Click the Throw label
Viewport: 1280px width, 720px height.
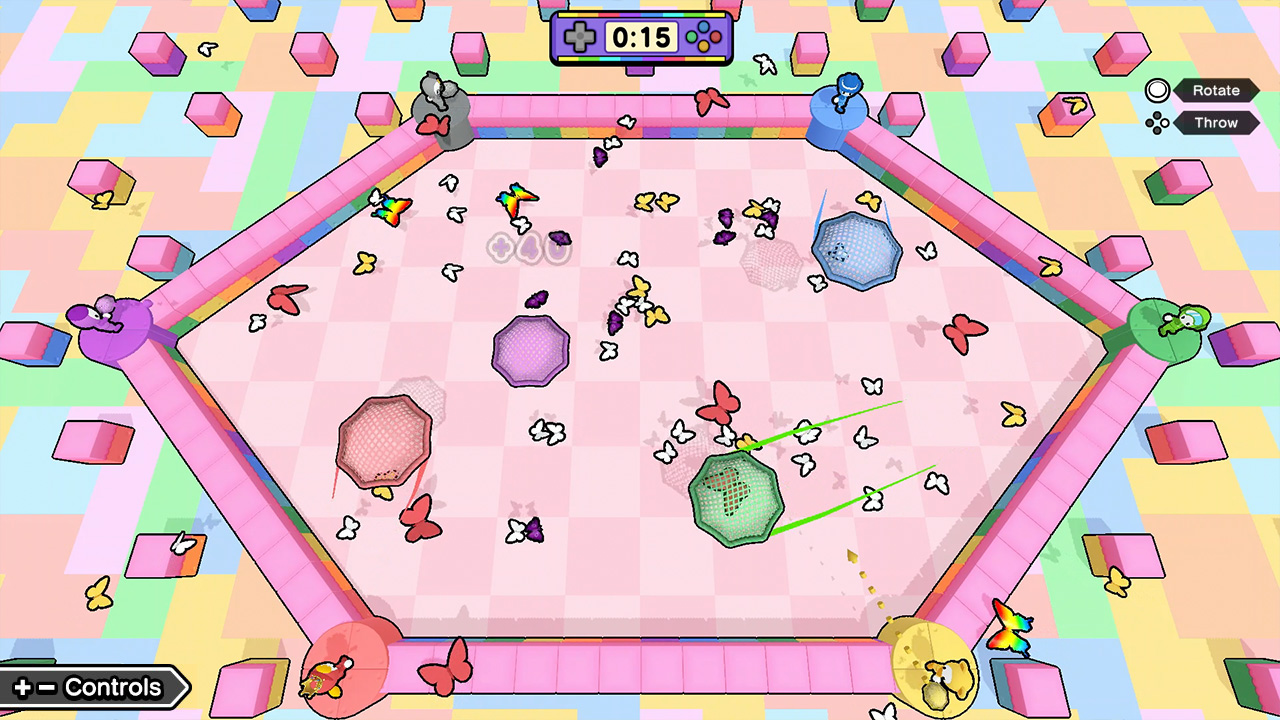coord(1216,123)
